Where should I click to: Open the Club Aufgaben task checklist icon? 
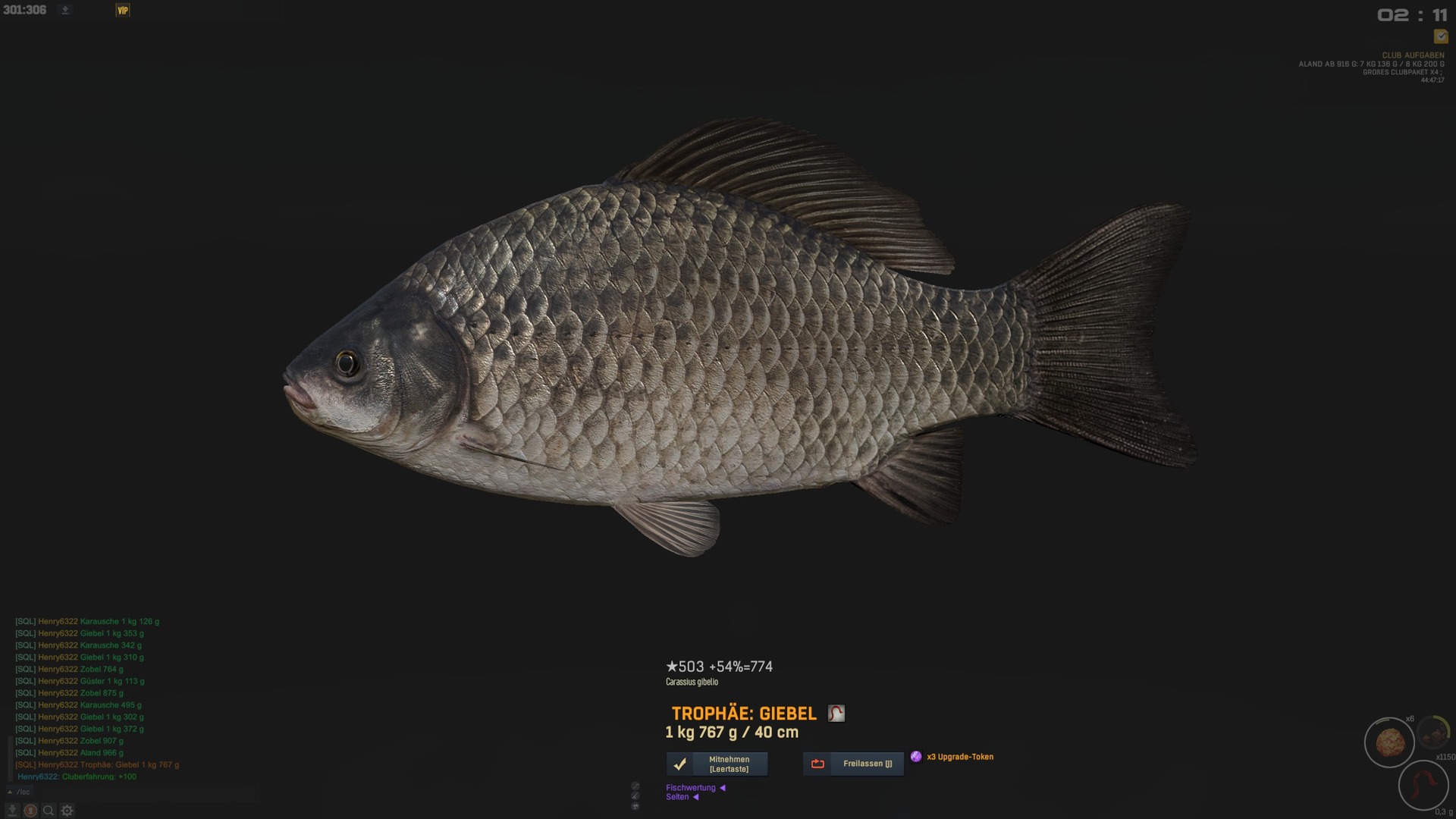1441,36
